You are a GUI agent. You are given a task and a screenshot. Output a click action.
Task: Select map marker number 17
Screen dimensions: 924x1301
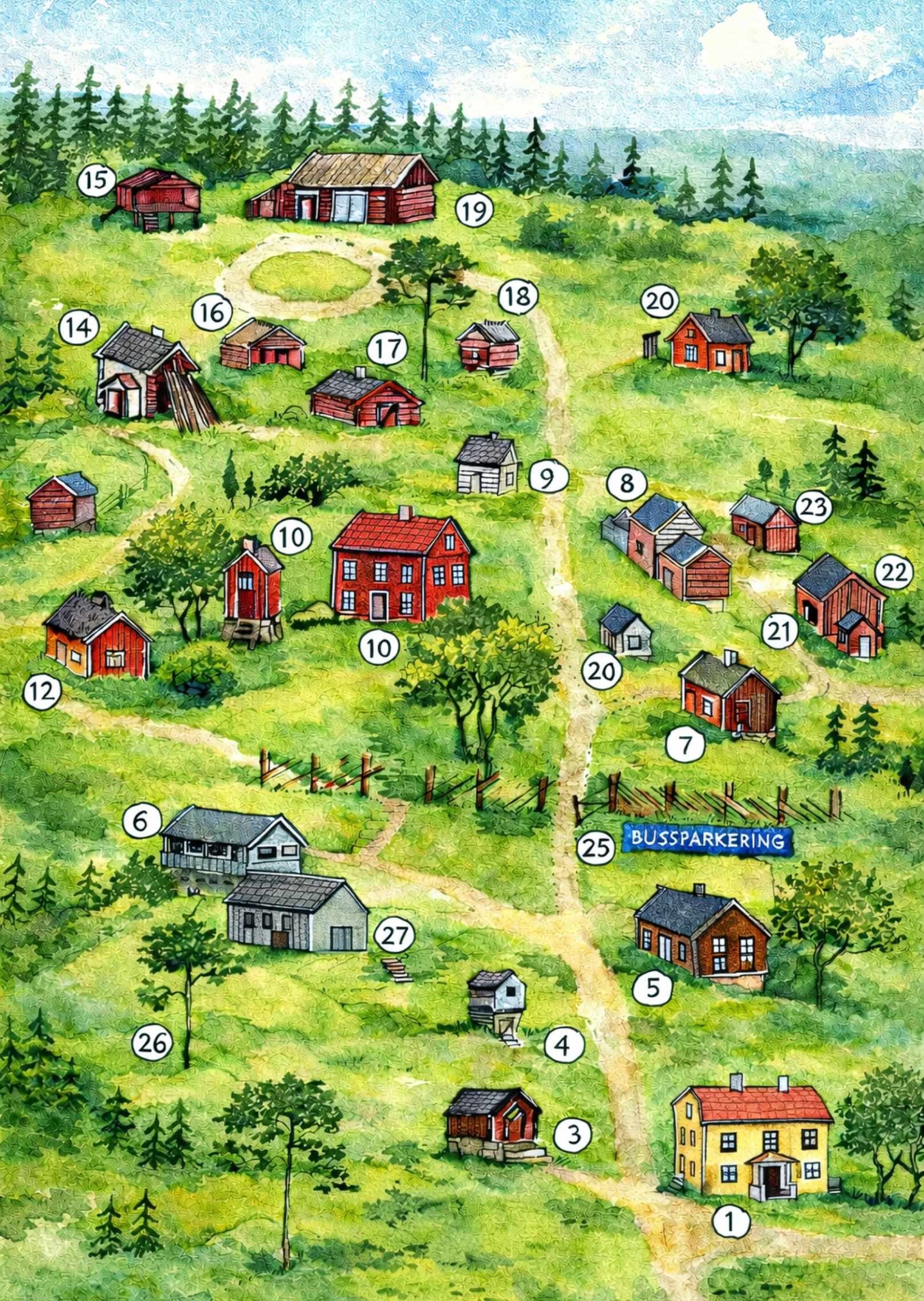tap(387, 349)
